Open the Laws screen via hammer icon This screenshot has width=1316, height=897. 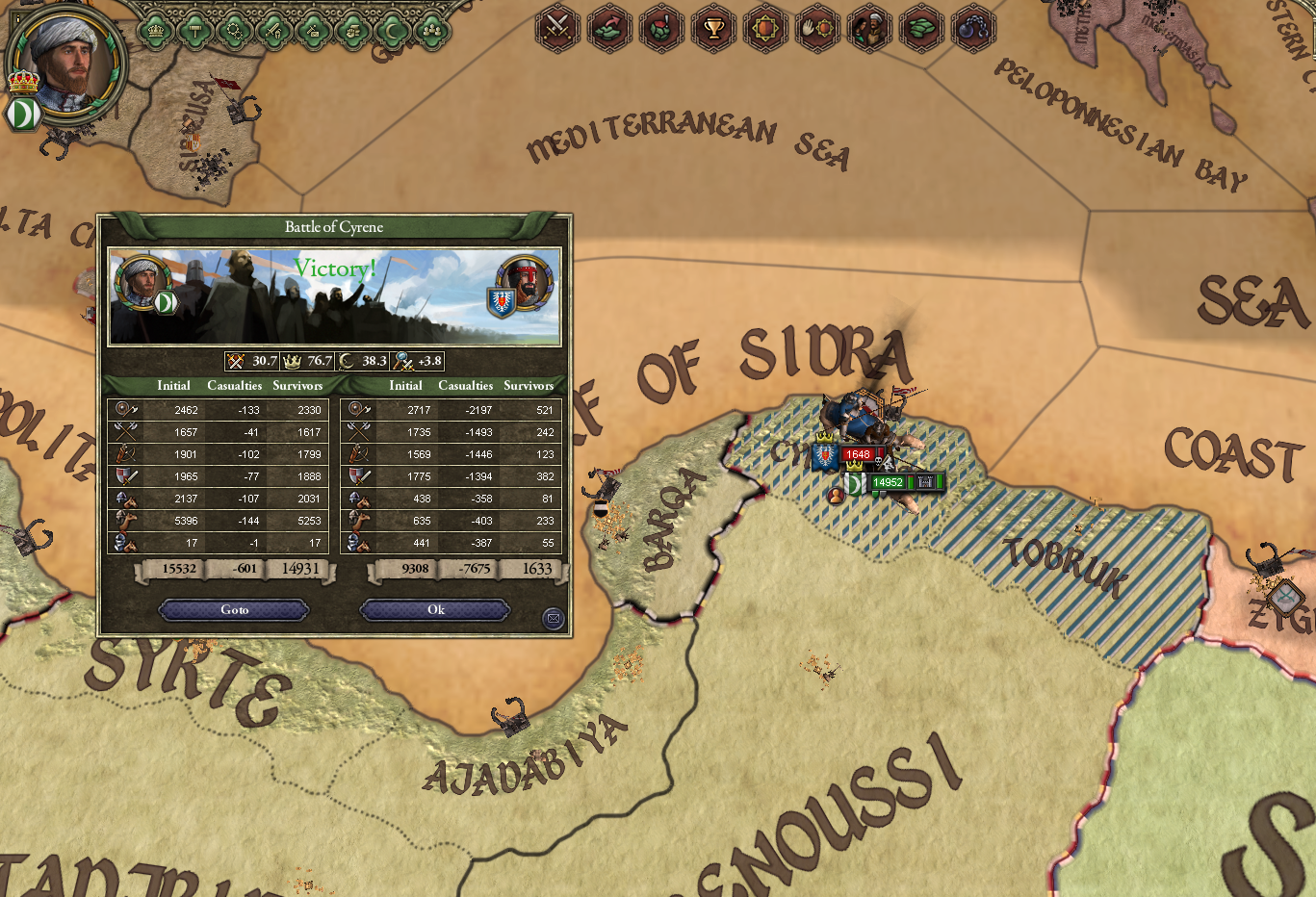click(196, 29)
